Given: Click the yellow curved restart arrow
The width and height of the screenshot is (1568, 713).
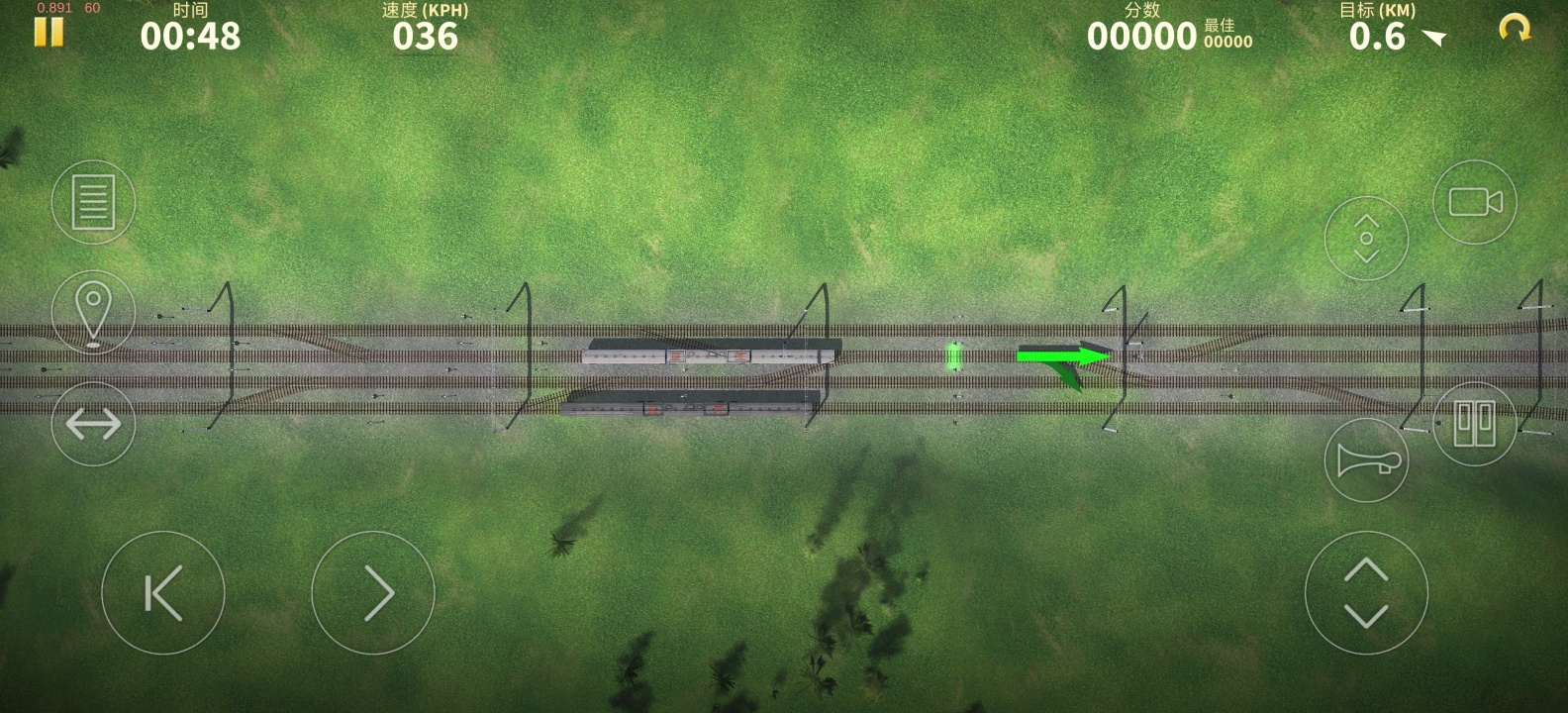Looking at the screenshot, I should point(1515,29).
